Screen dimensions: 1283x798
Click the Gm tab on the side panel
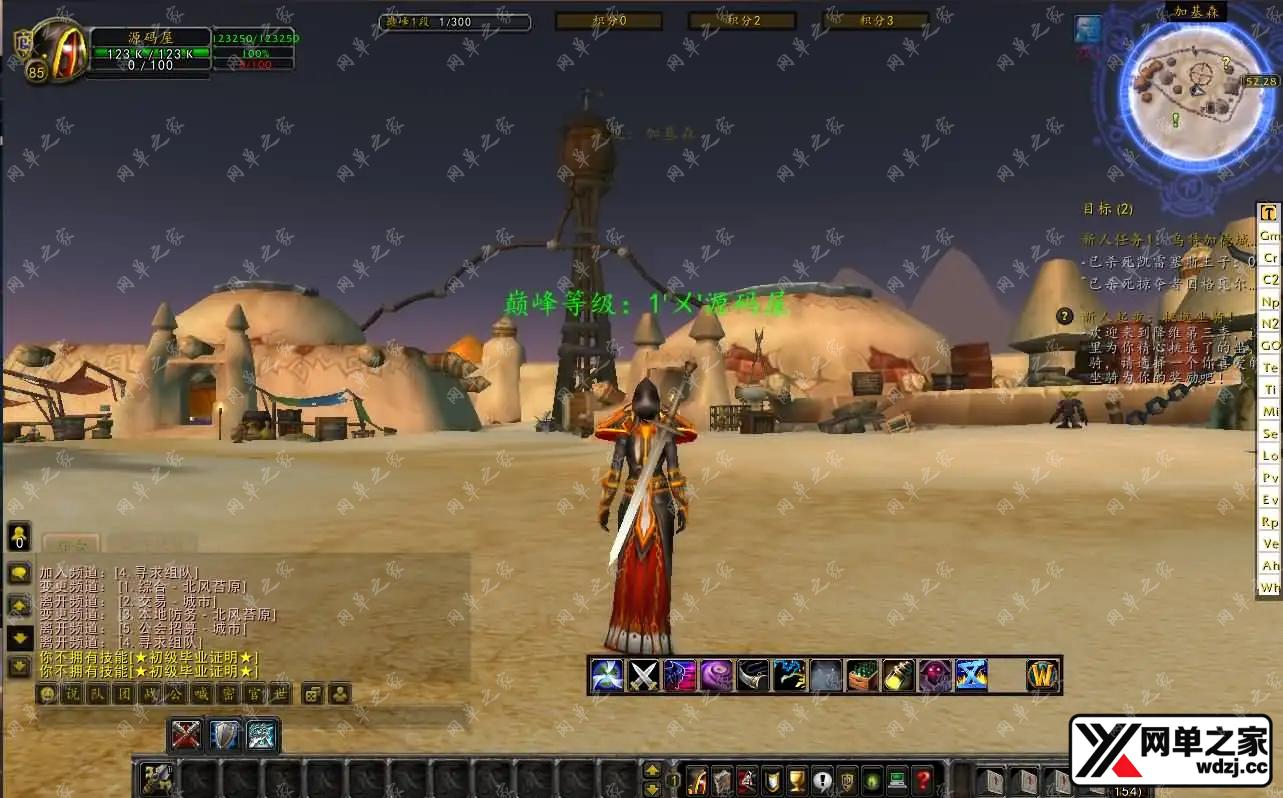pos(1269,236)
